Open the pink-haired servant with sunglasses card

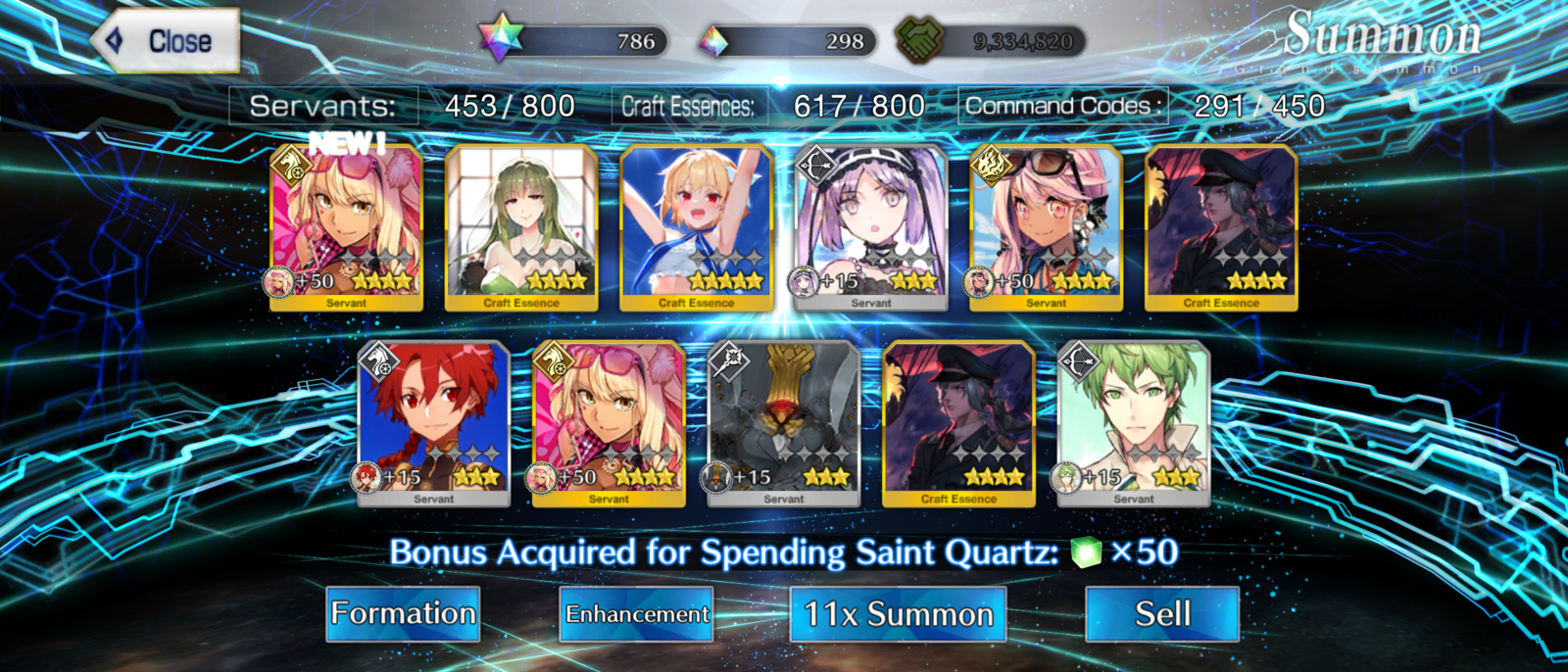(x=1046, y=228)
